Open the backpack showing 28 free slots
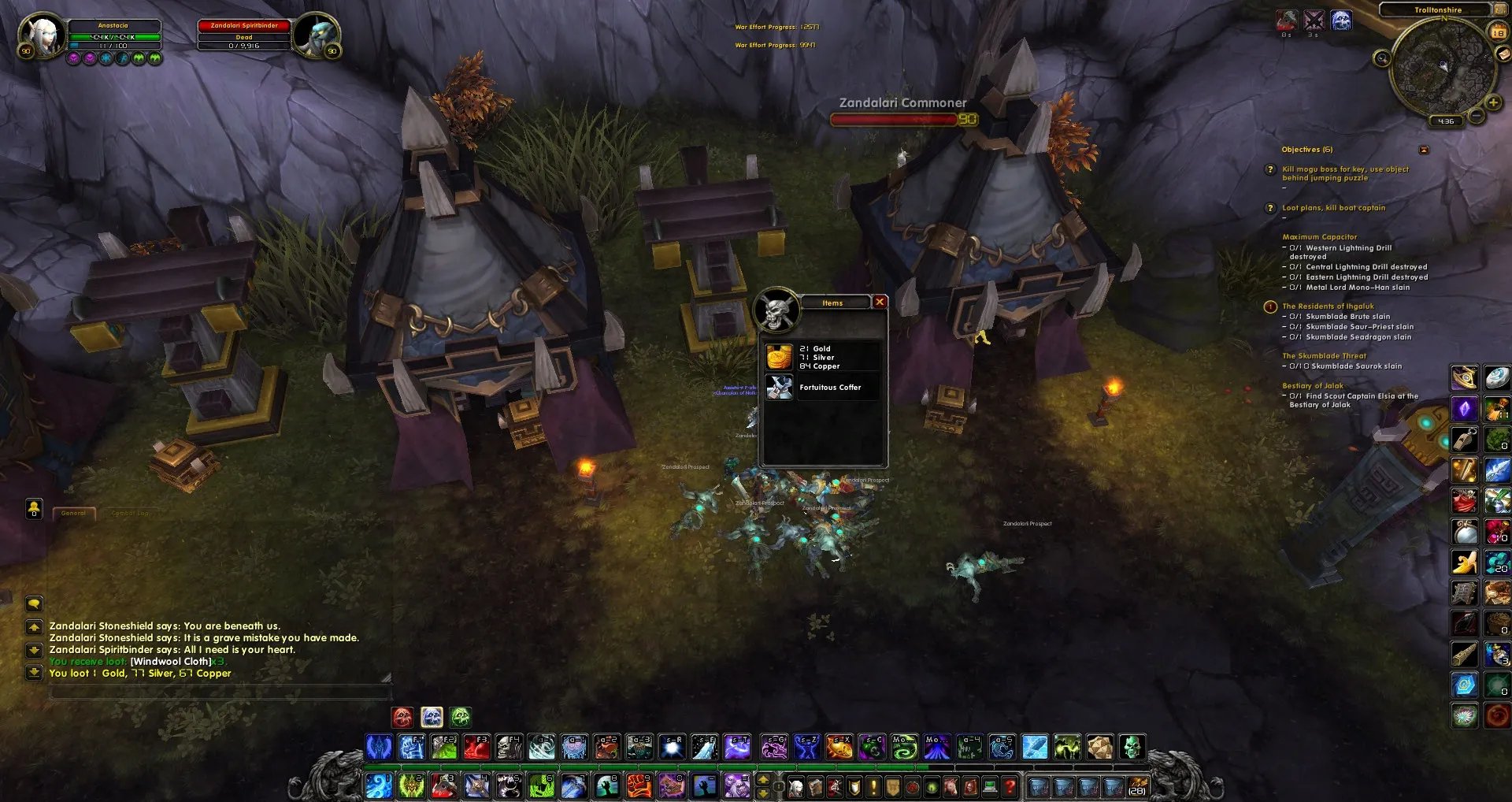The width and height of the screenshot is (1512, 802). 1136,786
